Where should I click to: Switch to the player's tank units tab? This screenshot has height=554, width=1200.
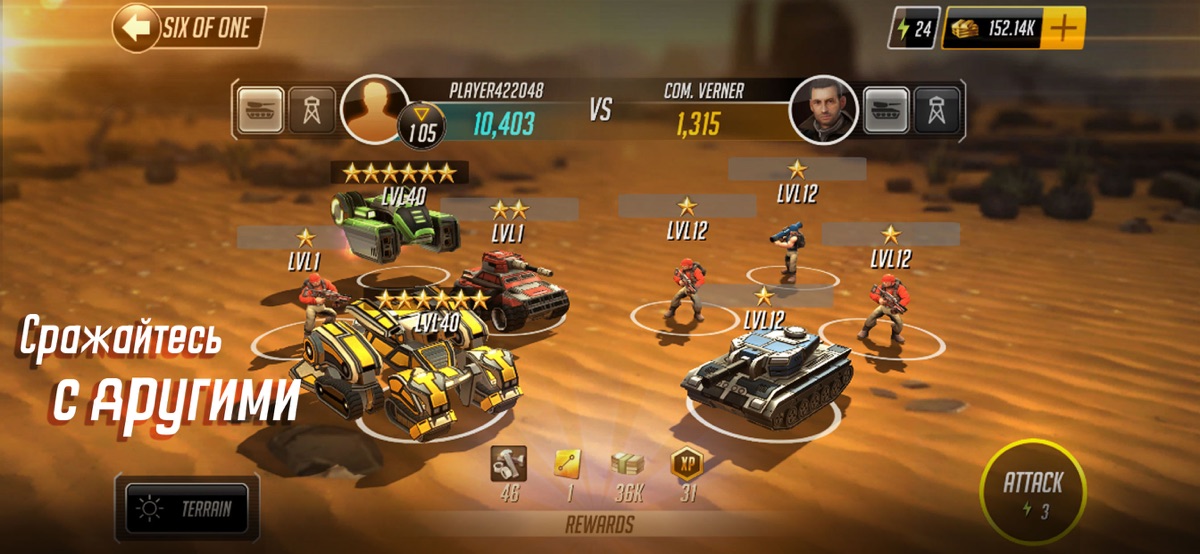(262, 110)
